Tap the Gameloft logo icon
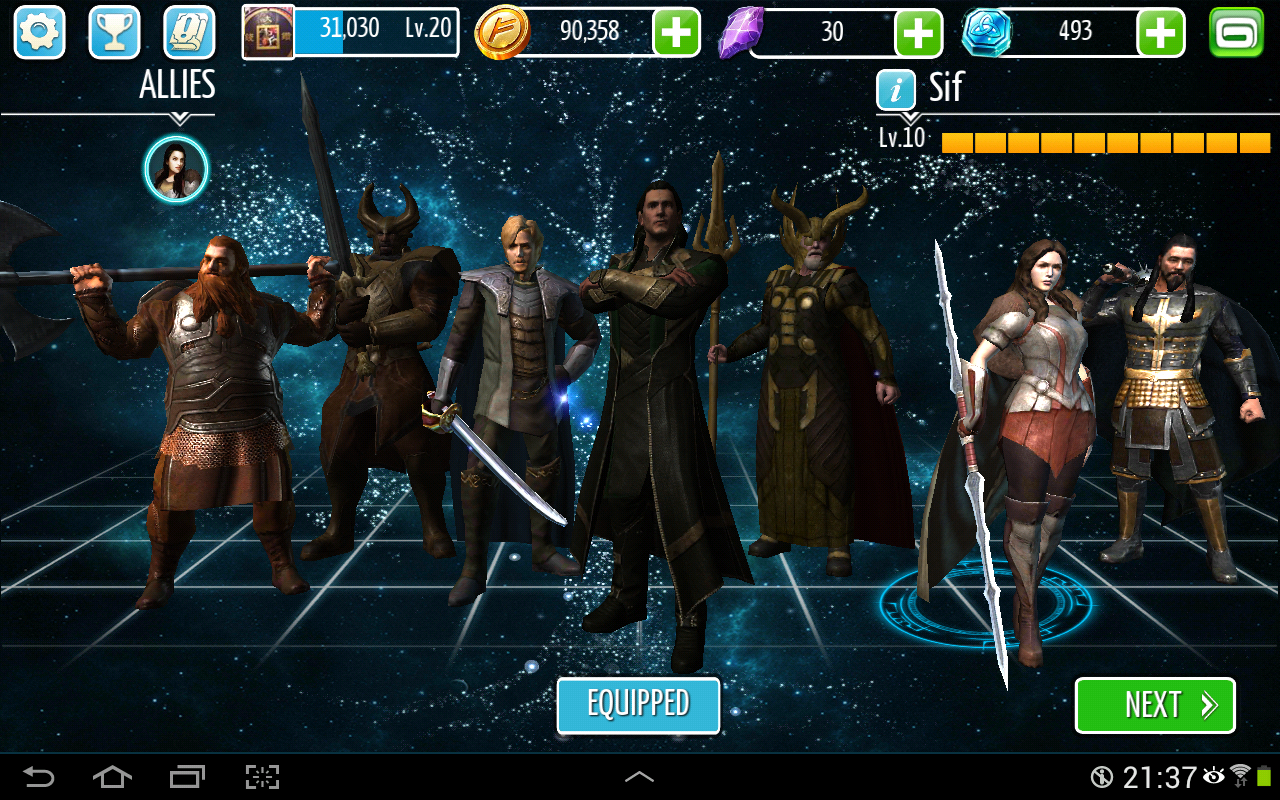 pos(1235,31)
